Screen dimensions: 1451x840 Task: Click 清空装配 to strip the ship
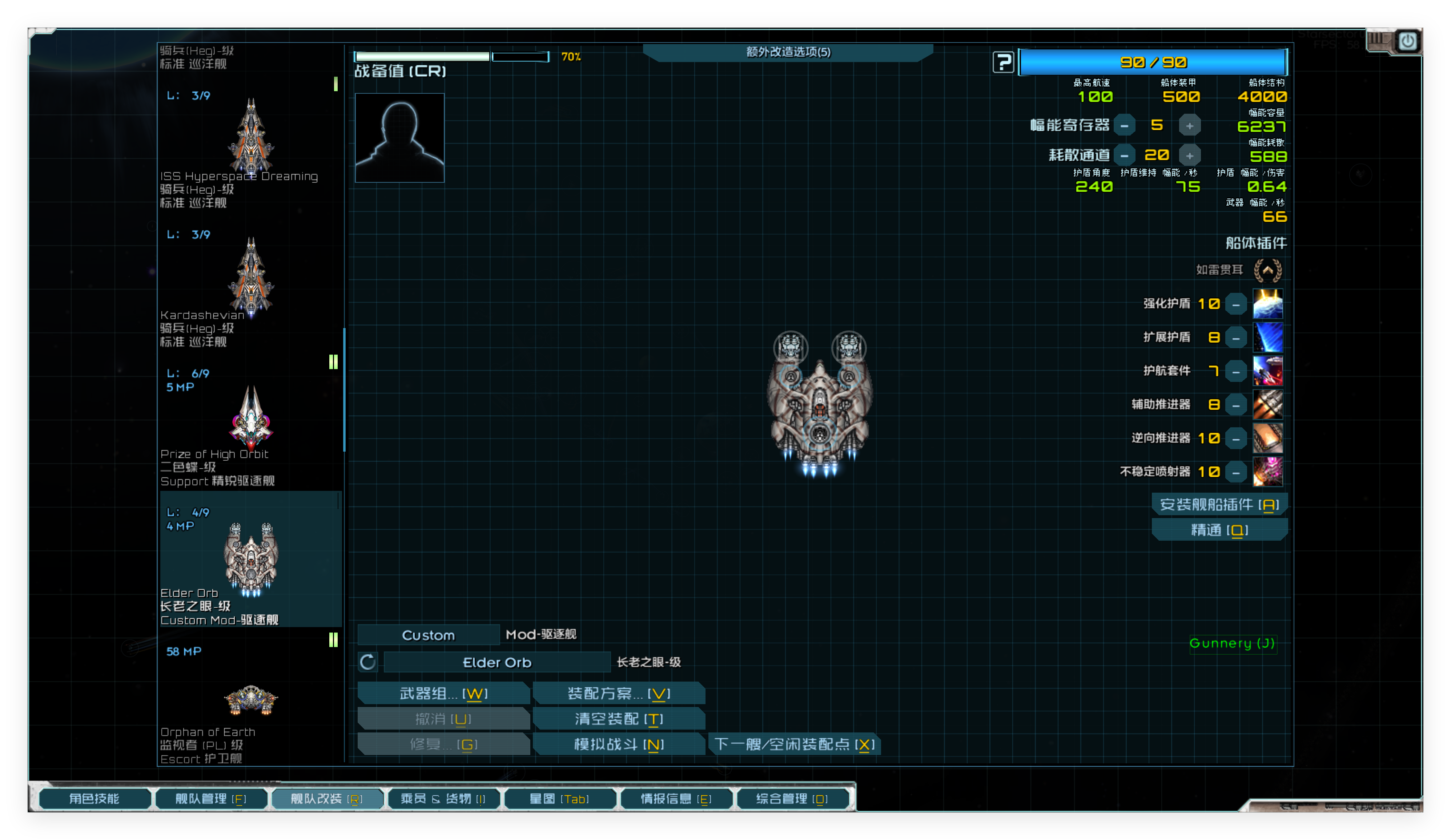(x=618, y=719)
